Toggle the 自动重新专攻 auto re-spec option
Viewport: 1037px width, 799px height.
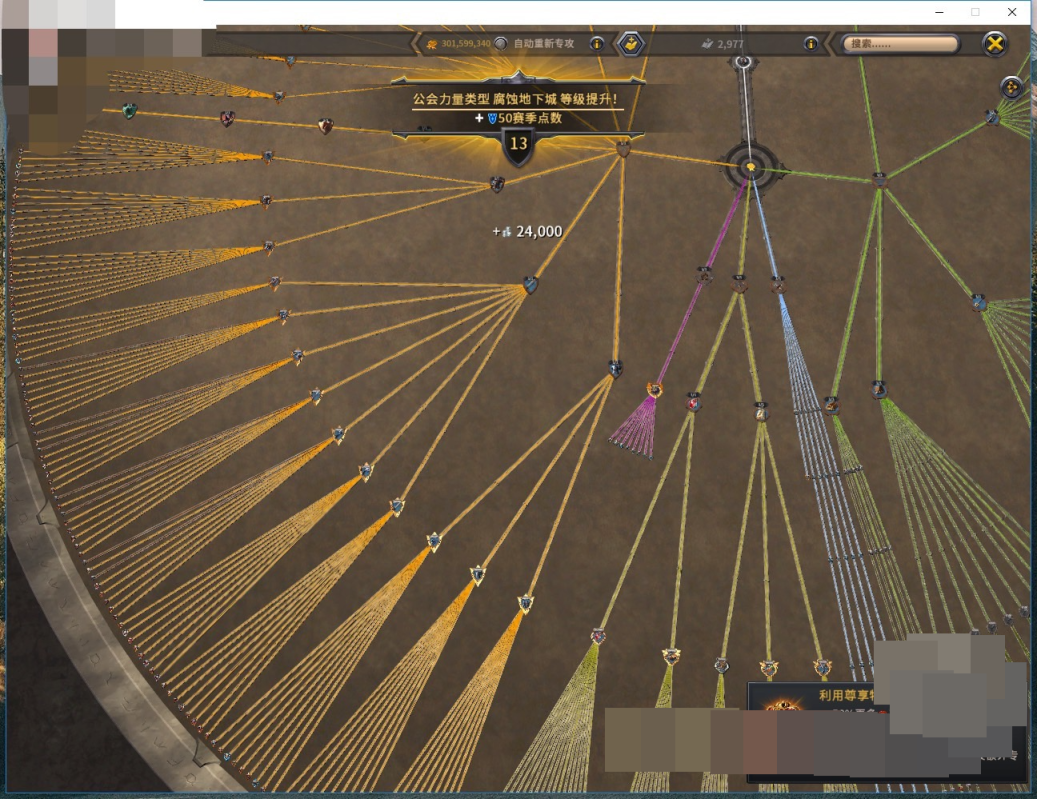tap(501, 44)
